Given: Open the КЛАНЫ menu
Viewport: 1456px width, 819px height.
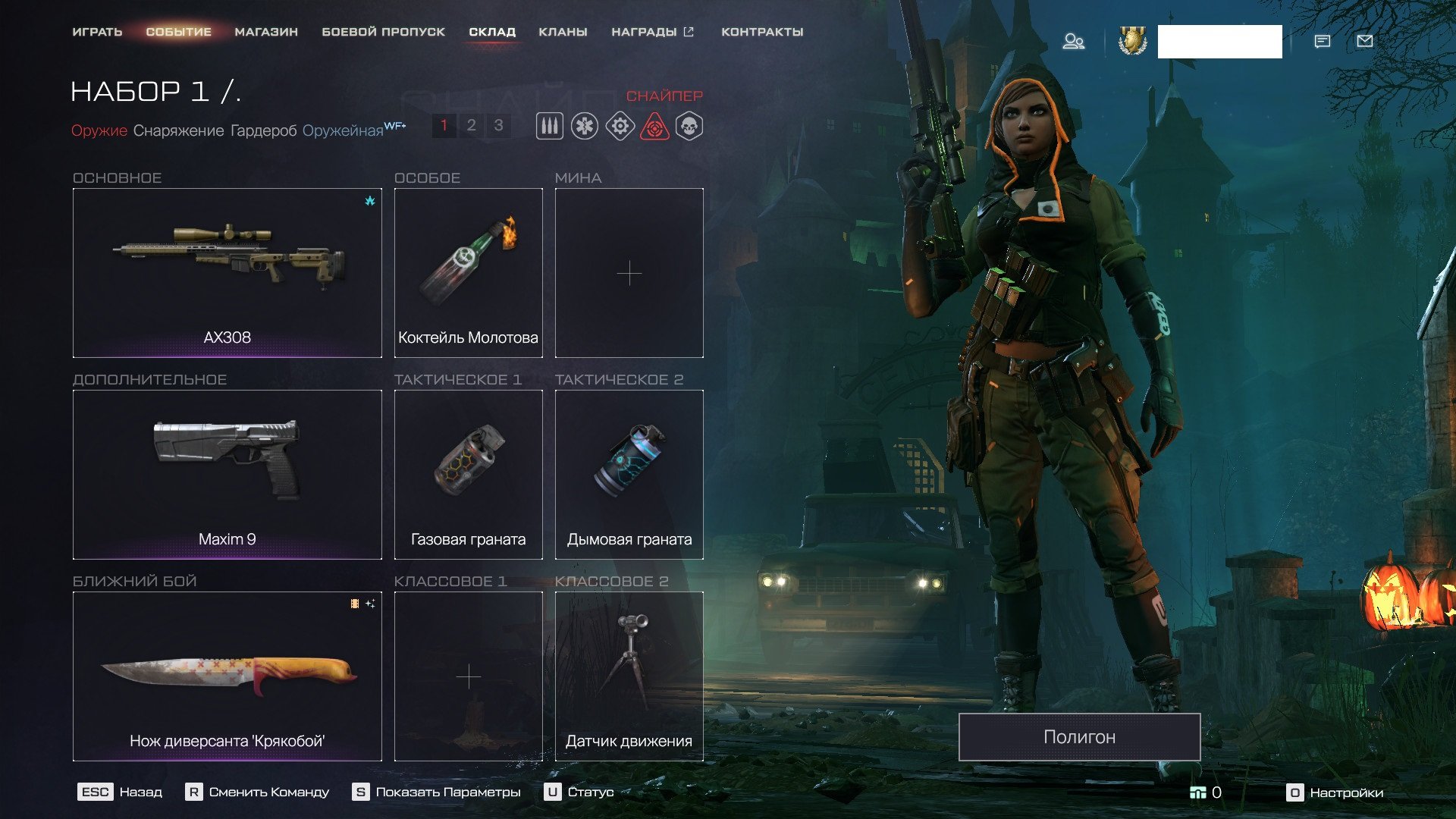Looking at the screenshot, I should click(x=563, y=32).
